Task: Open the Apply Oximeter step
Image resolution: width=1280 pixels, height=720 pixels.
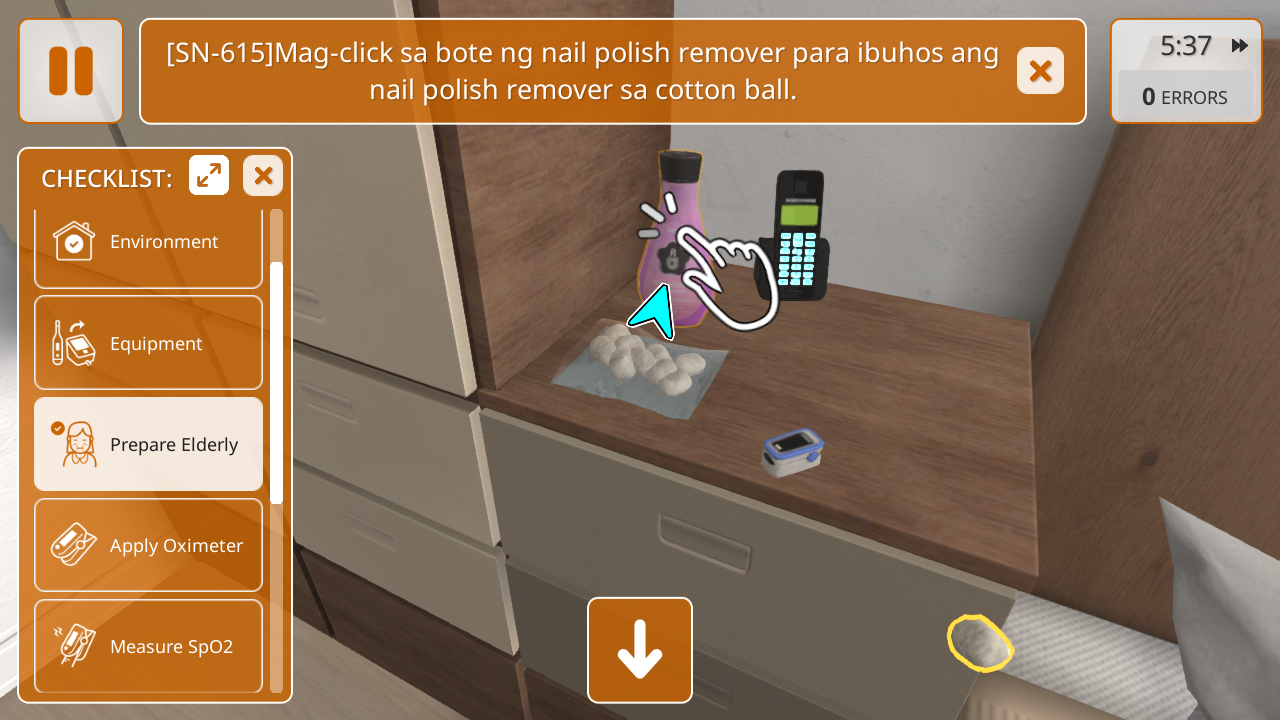Action: (x=148, y=545)
